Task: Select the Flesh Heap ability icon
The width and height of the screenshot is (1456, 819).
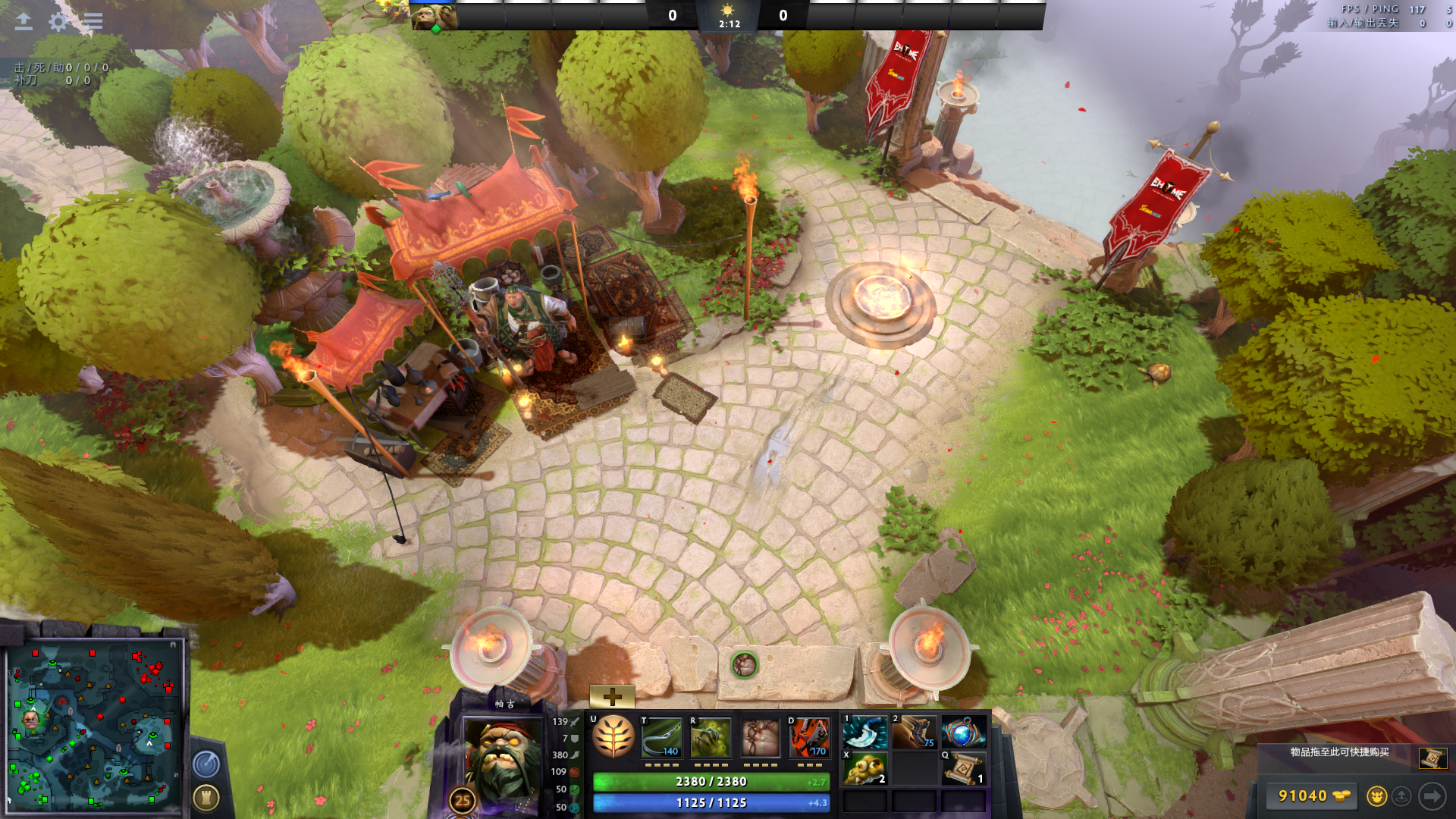Action: tap(760, 737)
